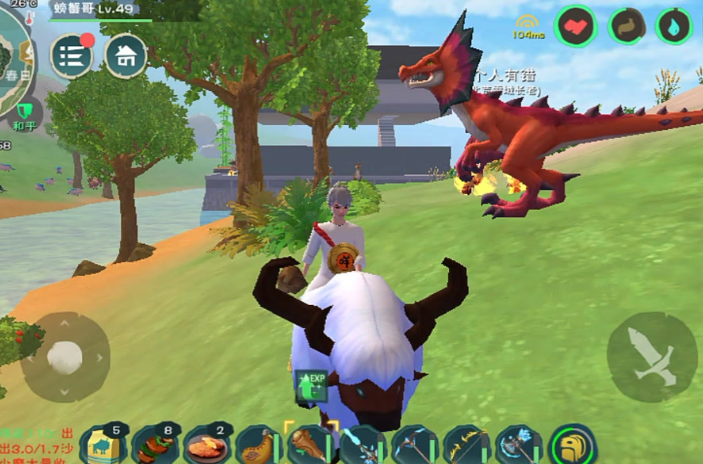Open the list menu with red notification dot

click(72, 56)
